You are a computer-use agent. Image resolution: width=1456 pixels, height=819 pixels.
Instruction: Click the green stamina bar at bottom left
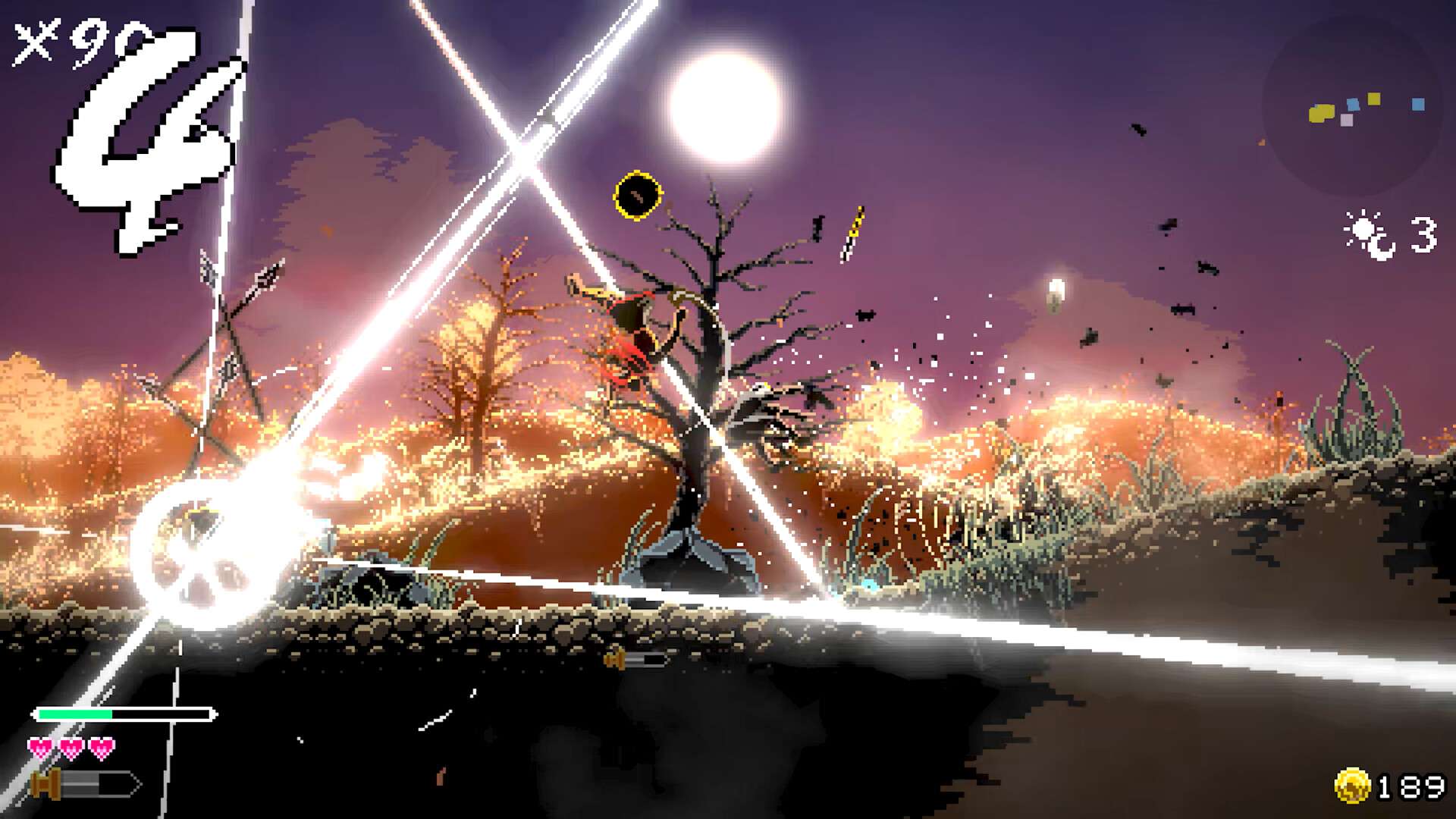coord(76,713)
